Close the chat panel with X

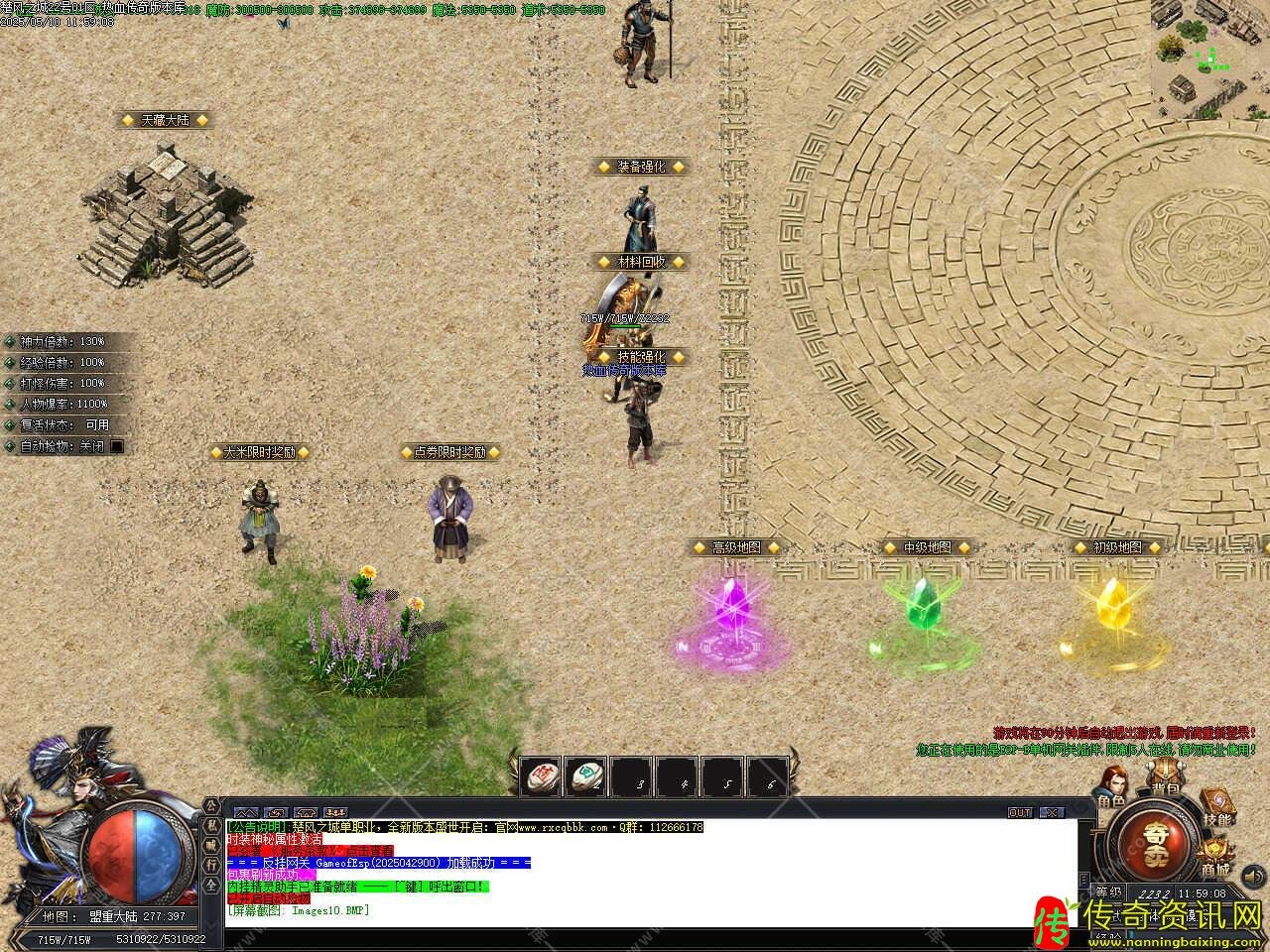point(1052,812)
